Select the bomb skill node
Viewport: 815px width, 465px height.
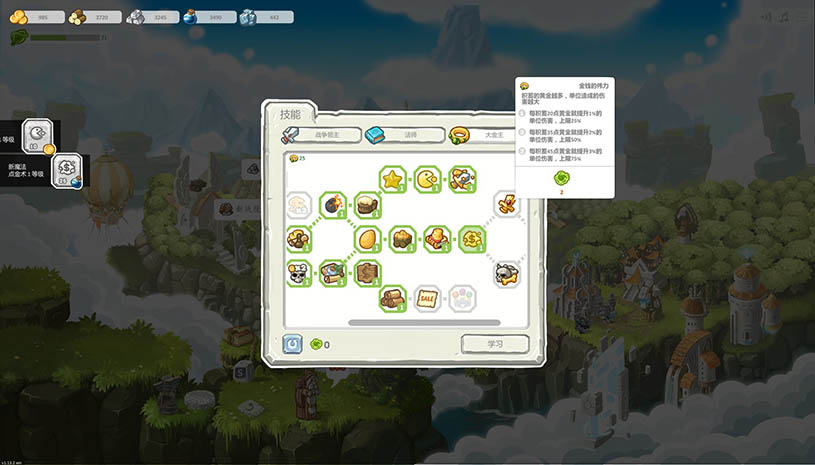[x=333, y=207]
